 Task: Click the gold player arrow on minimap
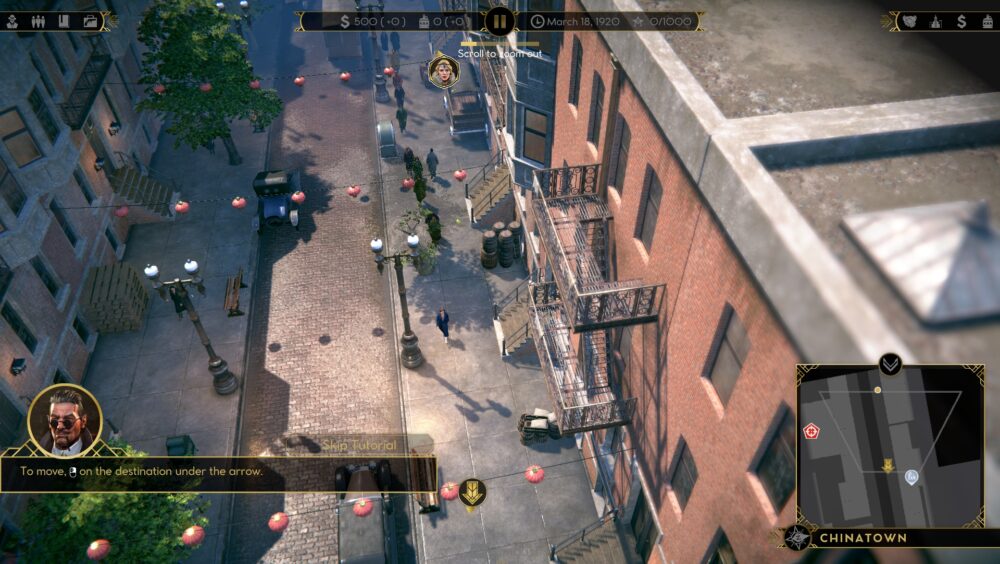887,464
